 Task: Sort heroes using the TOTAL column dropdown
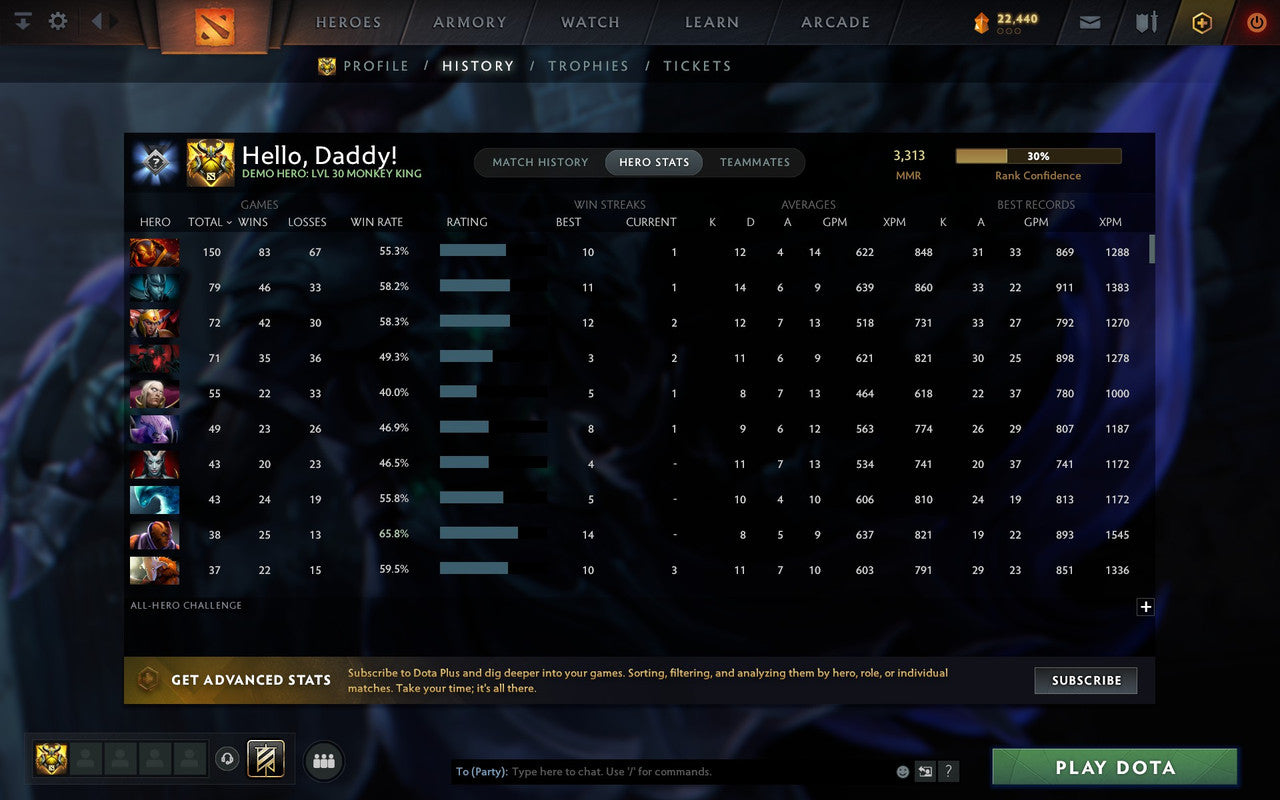[x=208, y=222]
